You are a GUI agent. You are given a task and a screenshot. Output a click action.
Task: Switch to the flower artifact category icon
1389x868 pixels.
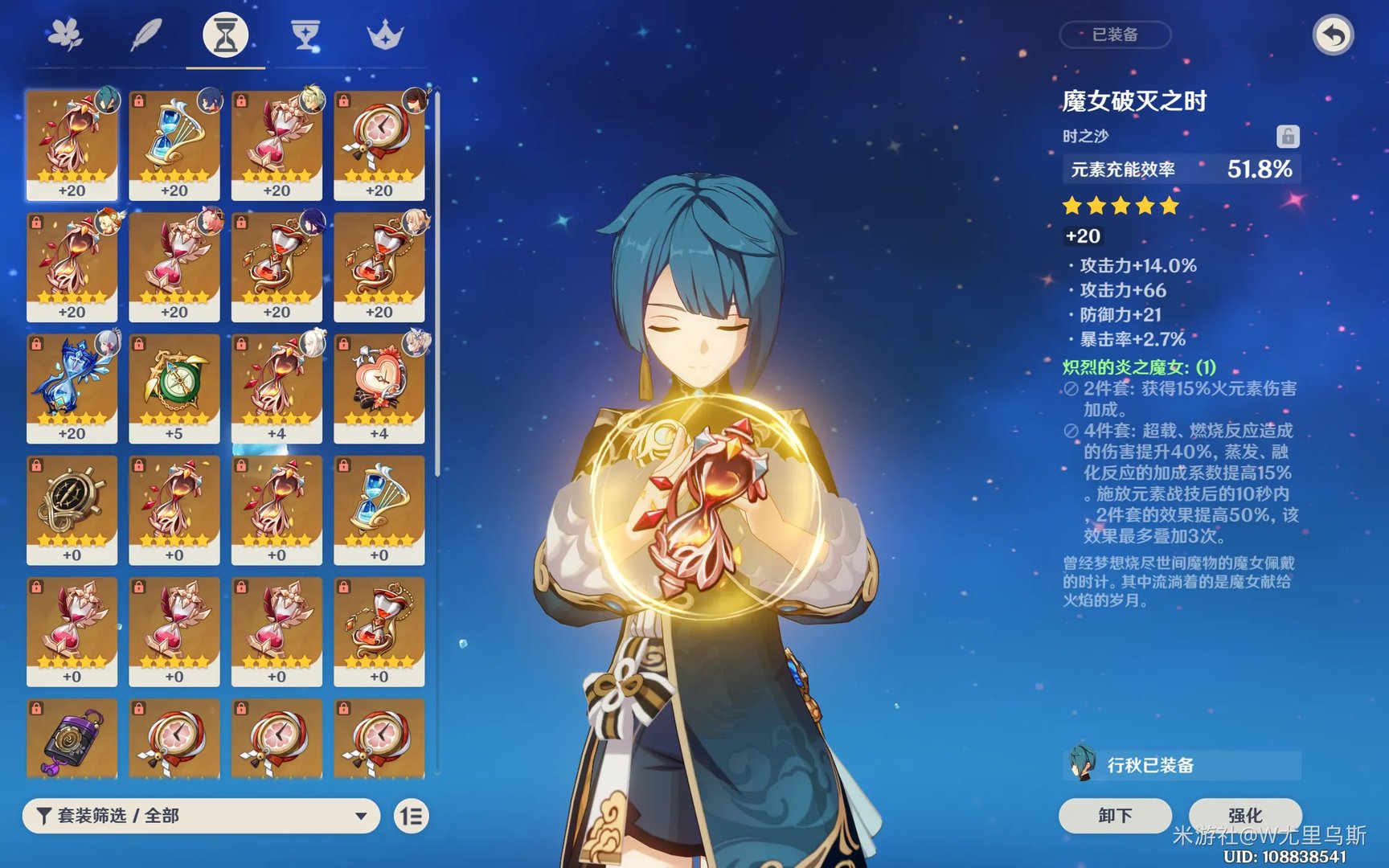68,34
